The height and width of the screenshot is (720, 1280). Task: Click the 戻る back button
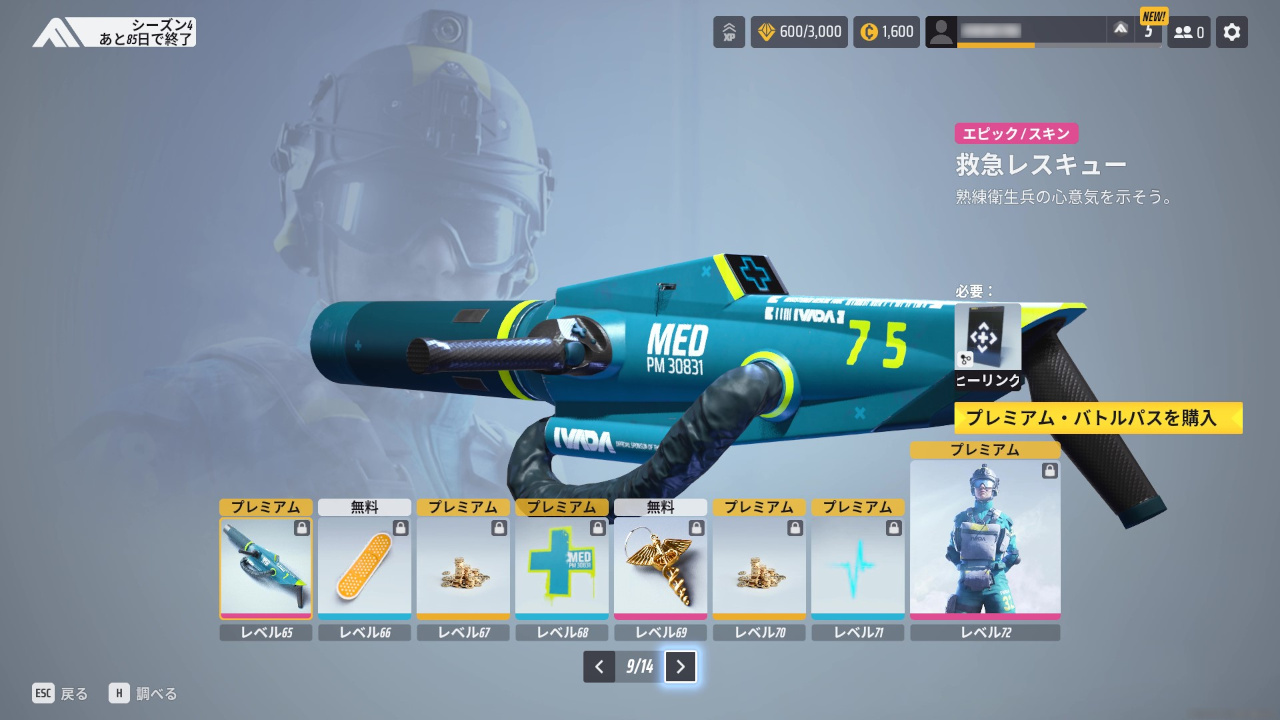tap(60, 693)
